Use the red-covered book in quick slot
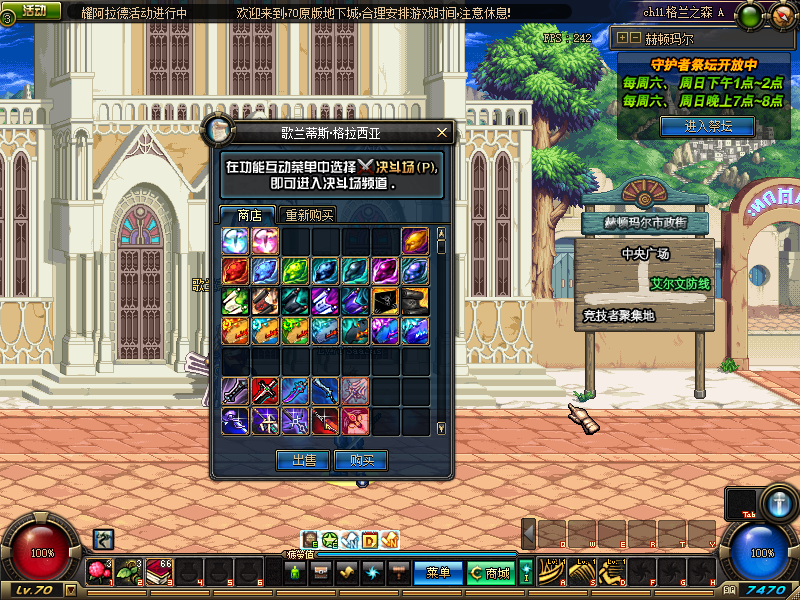The height and width of the screenshot is (600, 800). click(157, 572)
